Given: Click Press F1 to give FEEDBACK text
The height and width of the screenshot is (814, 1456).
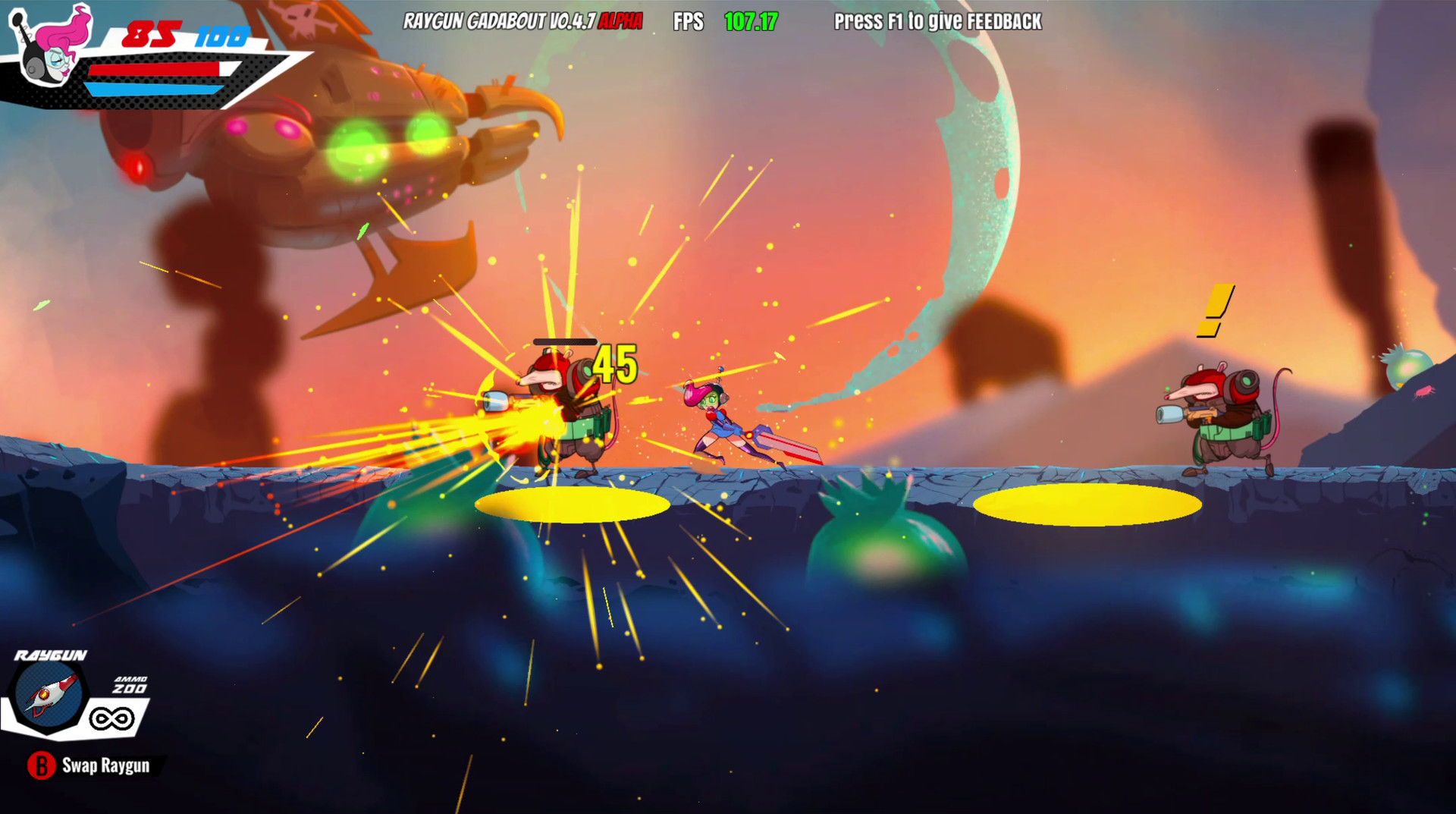Looking at the screenshot, I should 937,23.
